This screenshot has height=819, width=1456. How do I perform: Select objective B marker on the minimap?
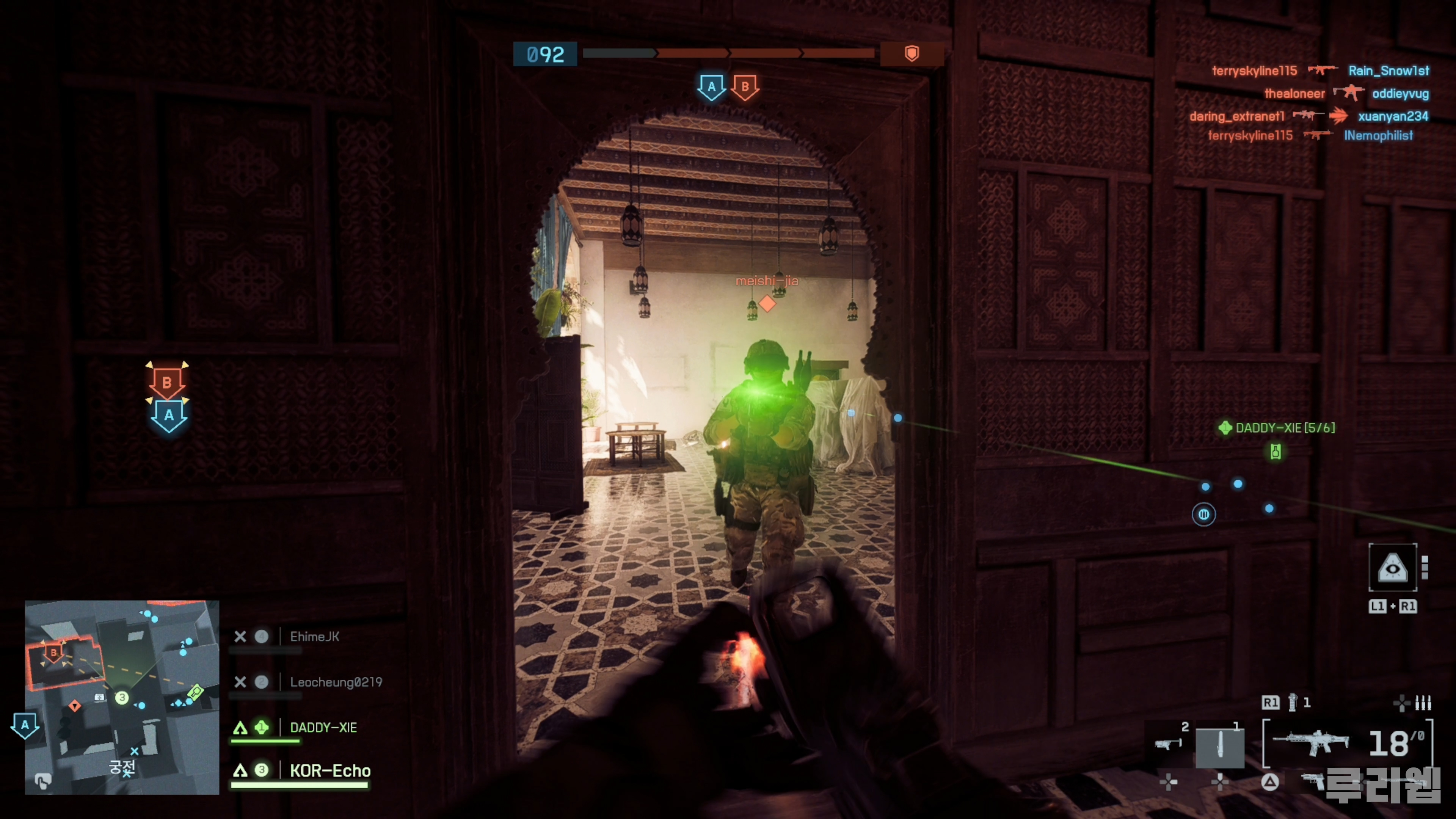coord(54,653)
